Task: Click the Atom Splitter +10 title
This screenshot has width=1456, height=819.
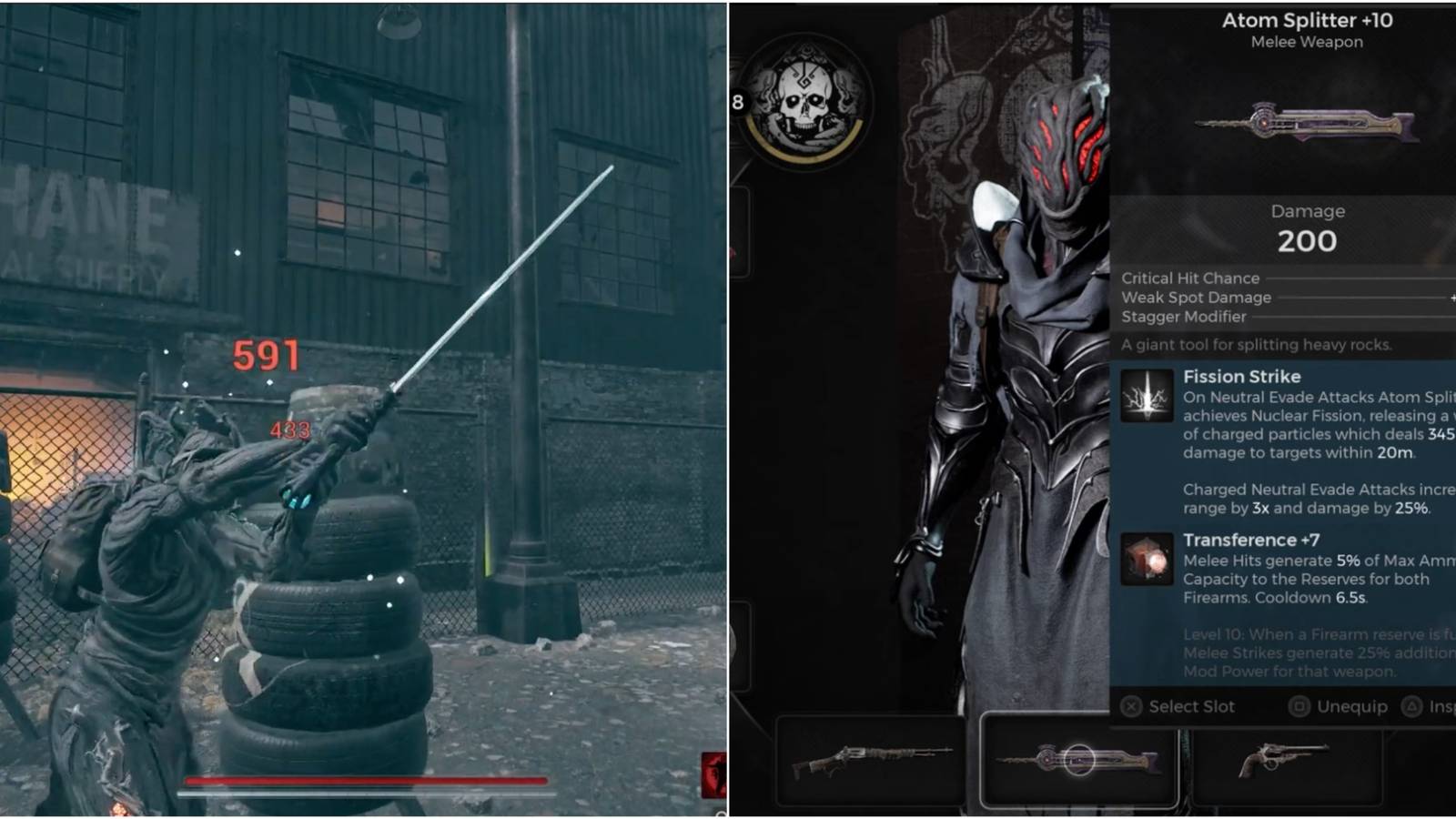Action: point(1307,20)
